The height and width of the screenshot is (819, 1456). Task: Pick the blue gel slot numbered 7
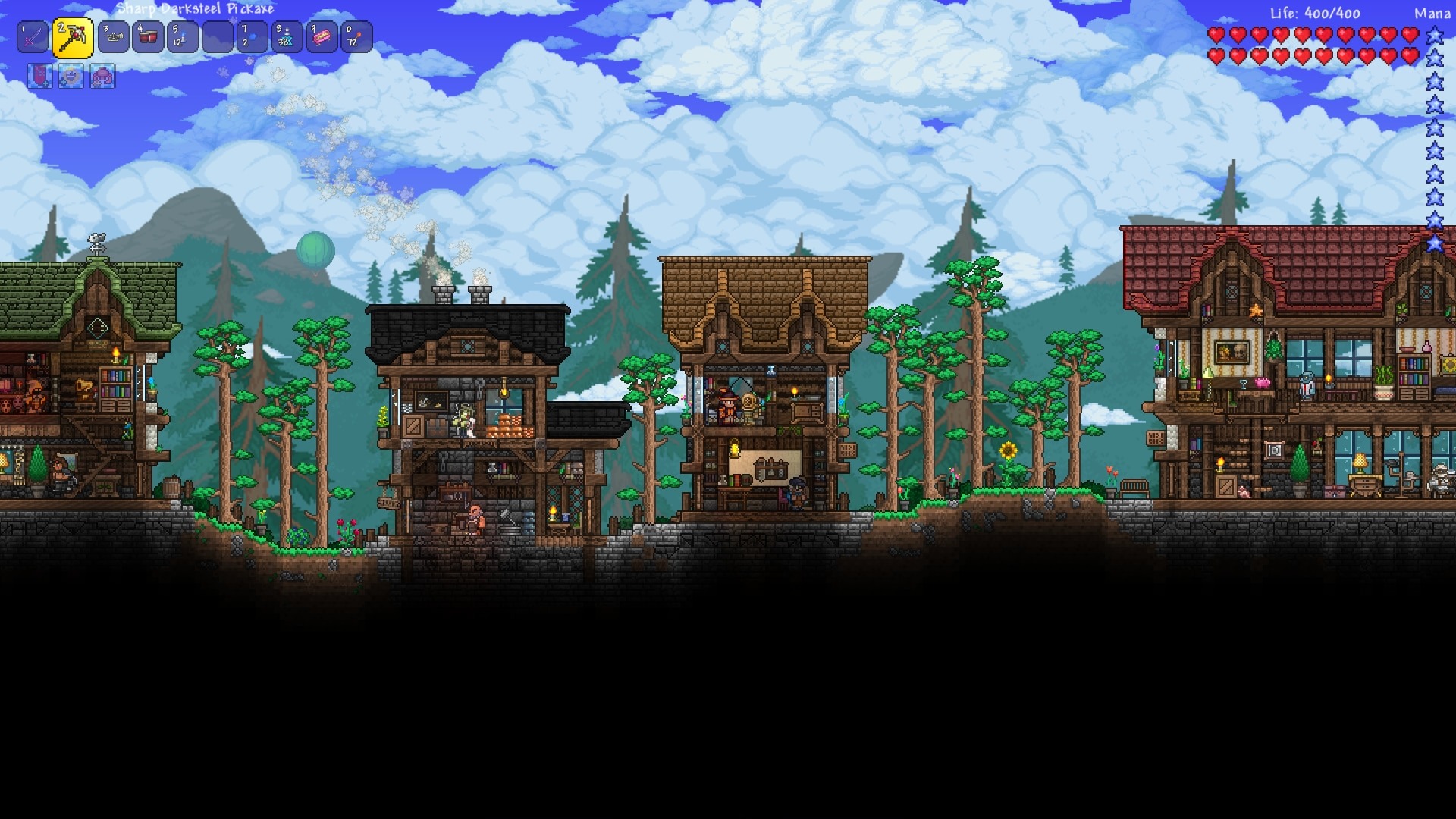(253, 37)
